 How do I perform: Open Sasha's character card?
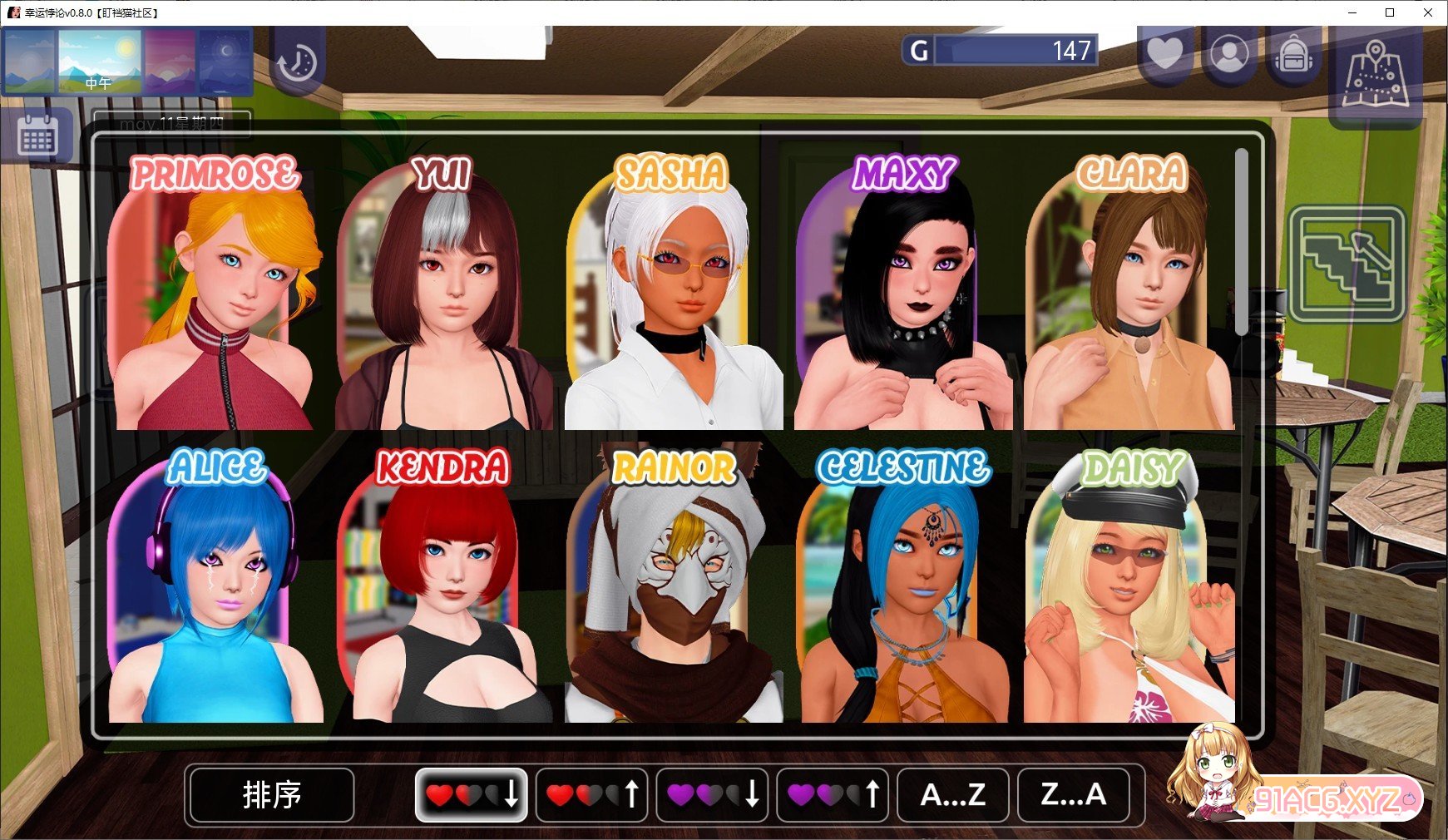click(x=674, y=299)
